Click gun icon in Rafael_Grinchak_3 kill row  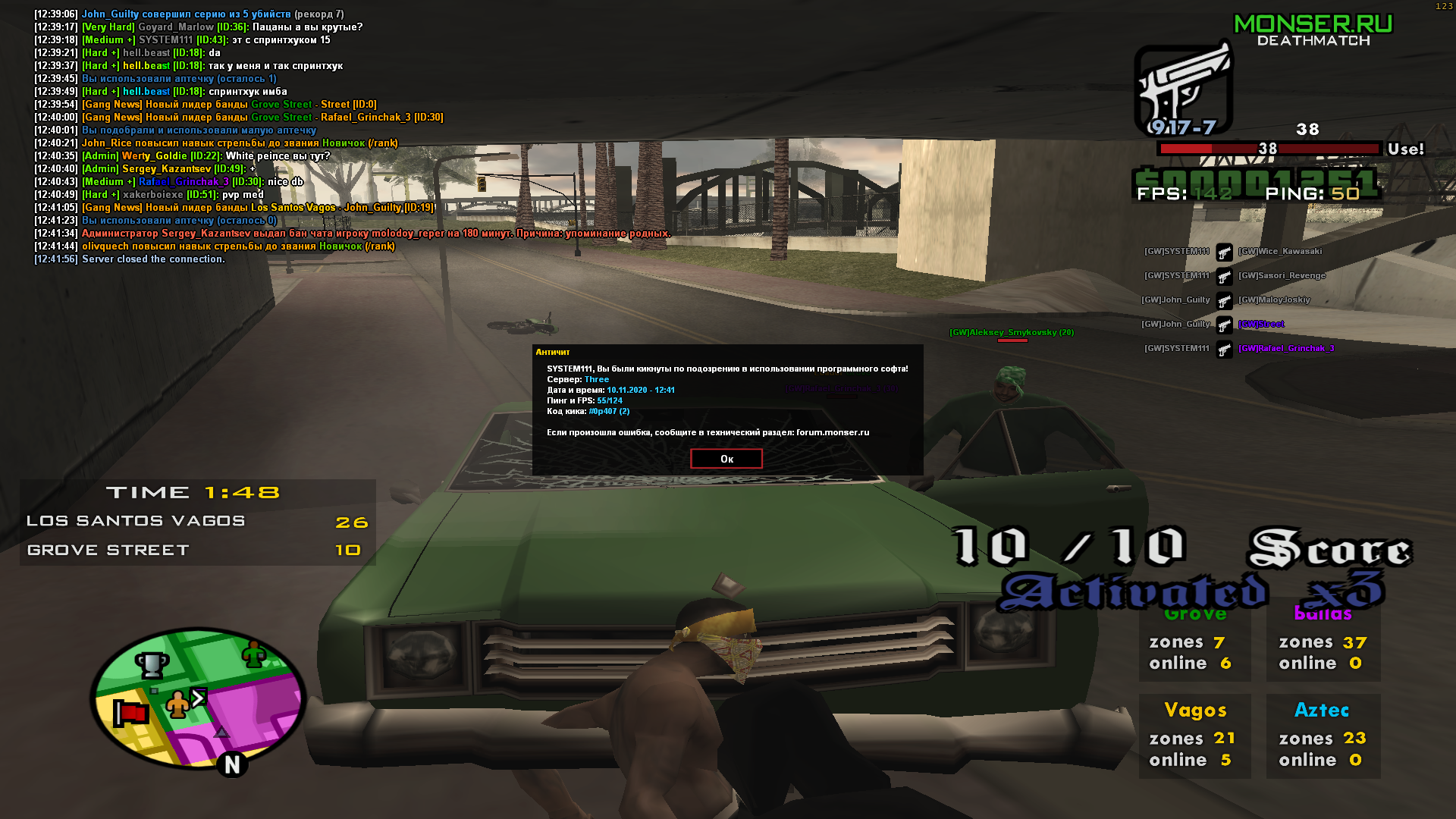(x=1225, y=349)
